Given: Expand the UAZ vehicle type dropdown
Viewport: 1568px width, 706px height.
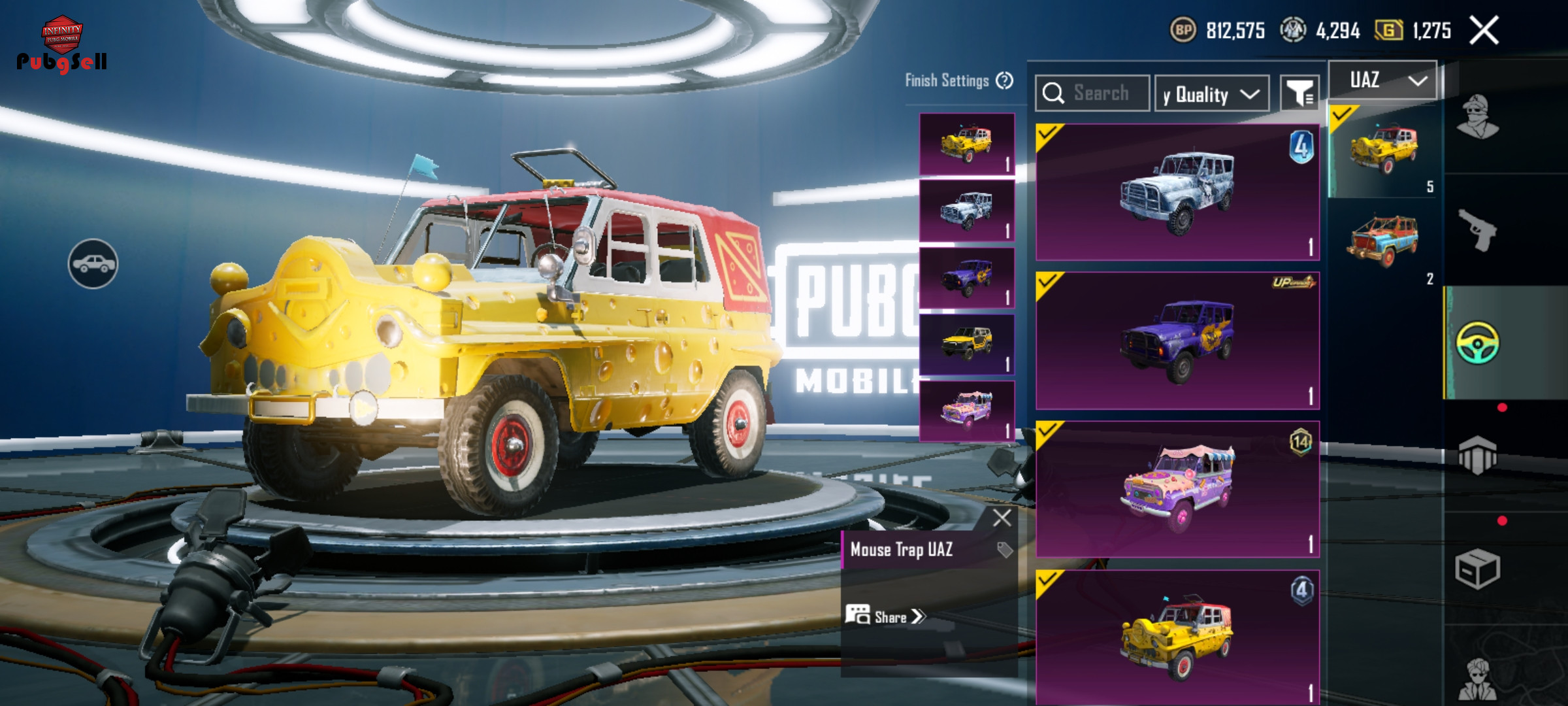Looking at the screenshot, I should (1382, 80).
